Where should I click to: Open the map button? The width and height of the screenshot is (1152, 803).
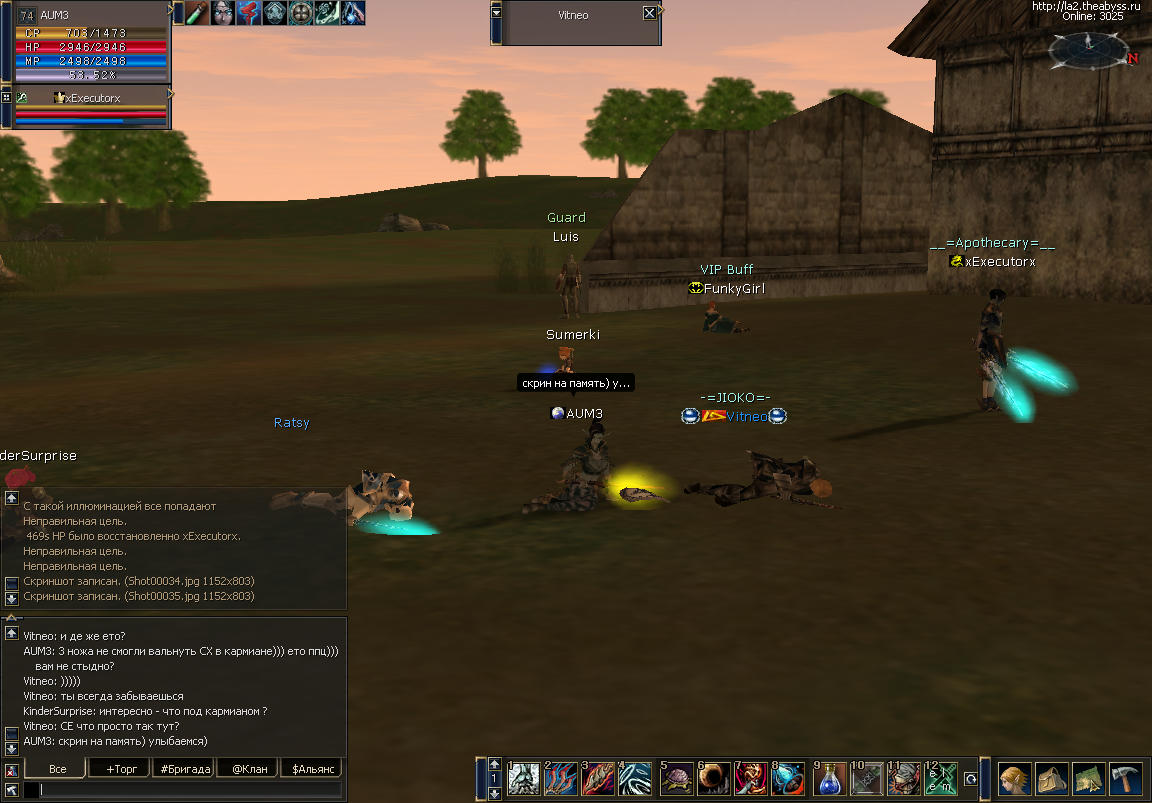click(1088, 778)
